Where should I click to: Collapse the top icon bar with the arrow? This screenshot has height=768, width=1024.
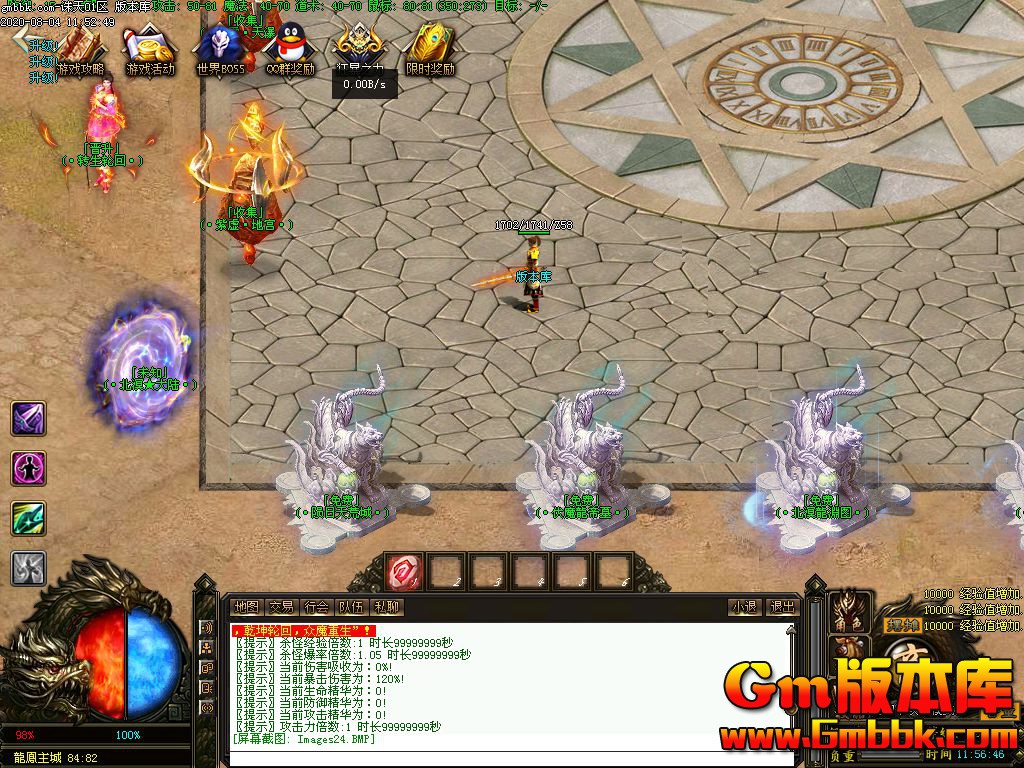click(x=21, y=37)
